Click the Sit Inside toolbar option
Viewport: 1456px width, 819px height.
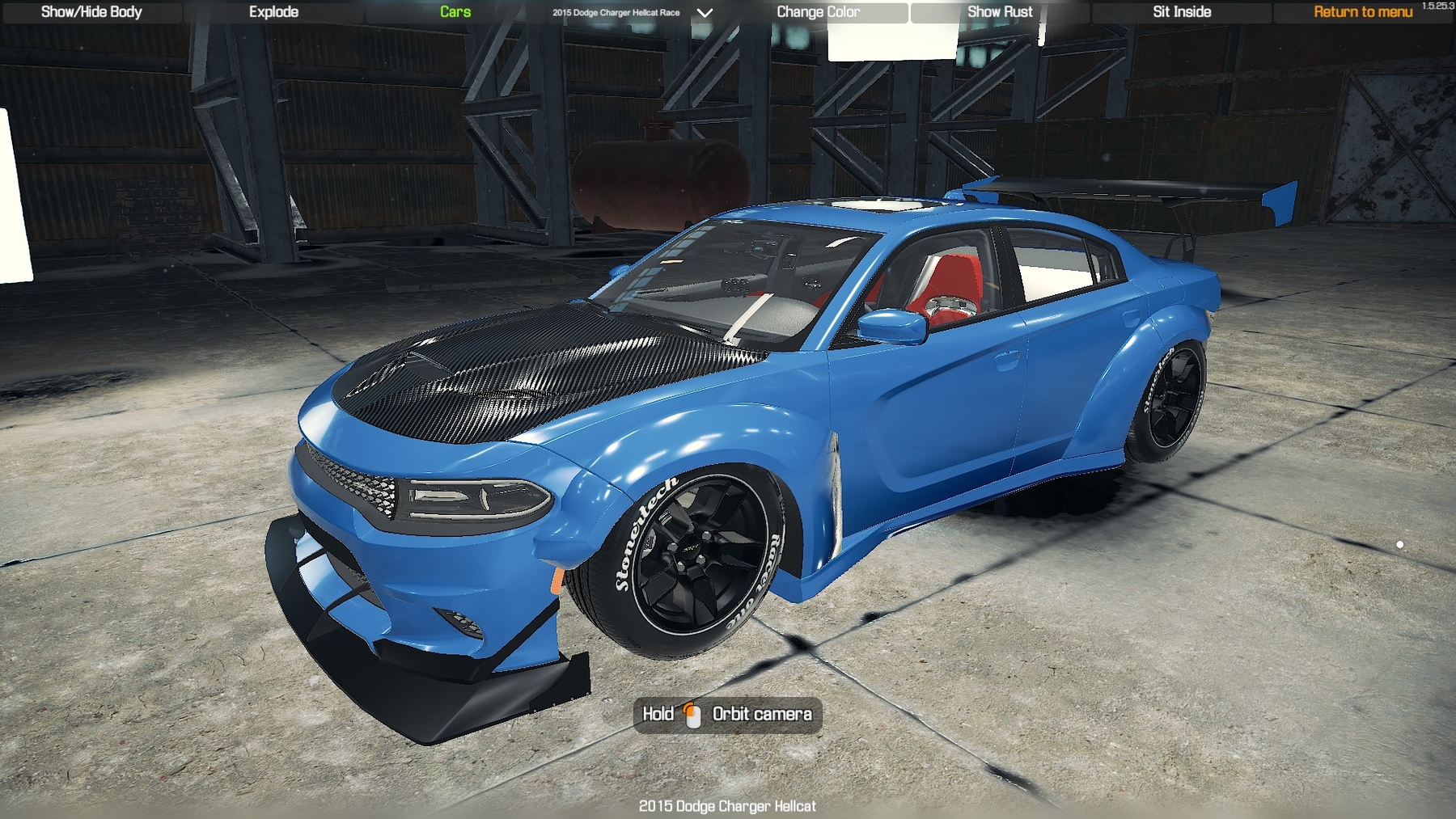point(1180,11)
